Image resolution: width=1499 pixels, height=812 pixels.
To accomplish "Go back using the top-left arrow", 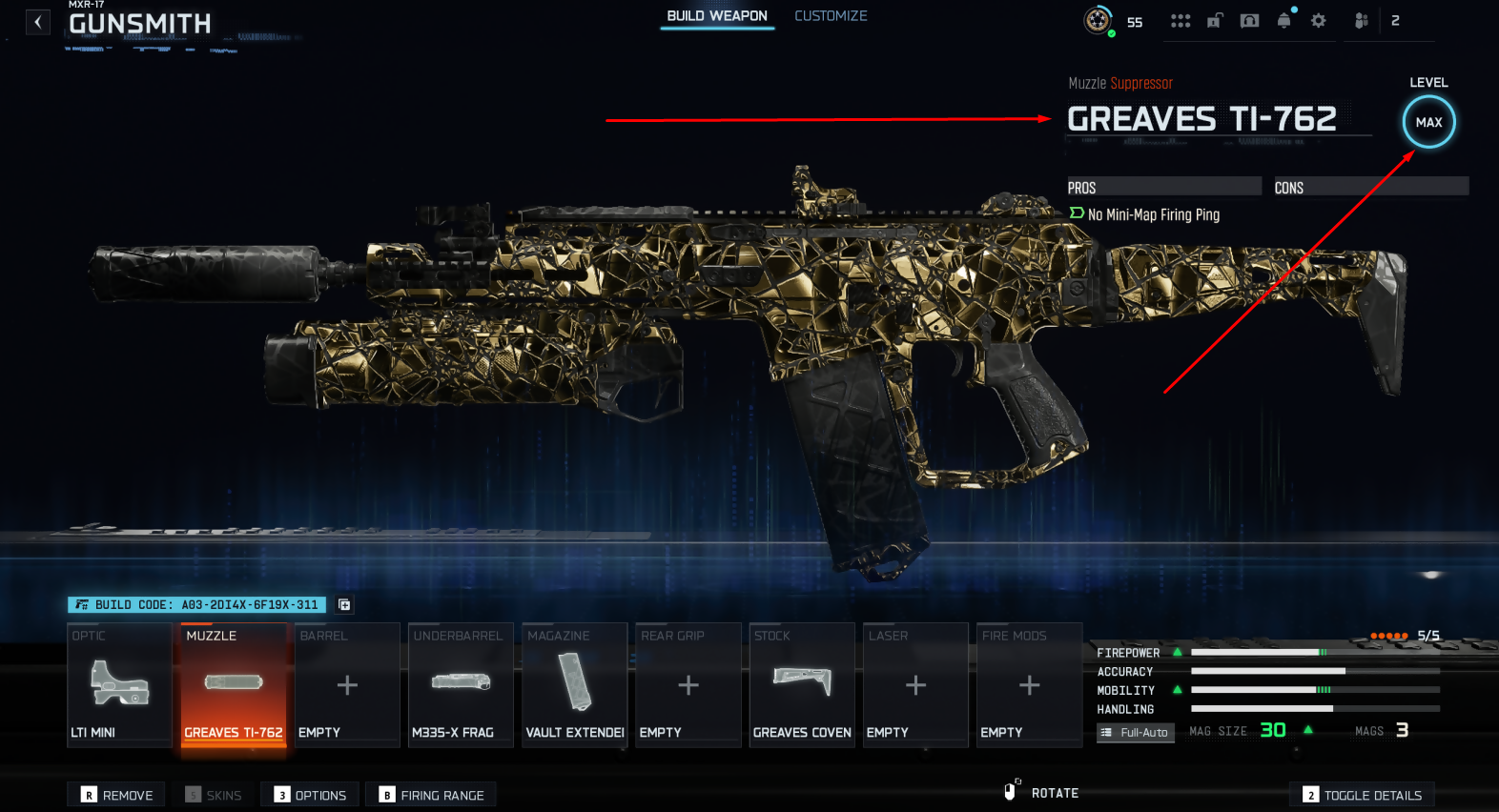I will tap(37, 22).
